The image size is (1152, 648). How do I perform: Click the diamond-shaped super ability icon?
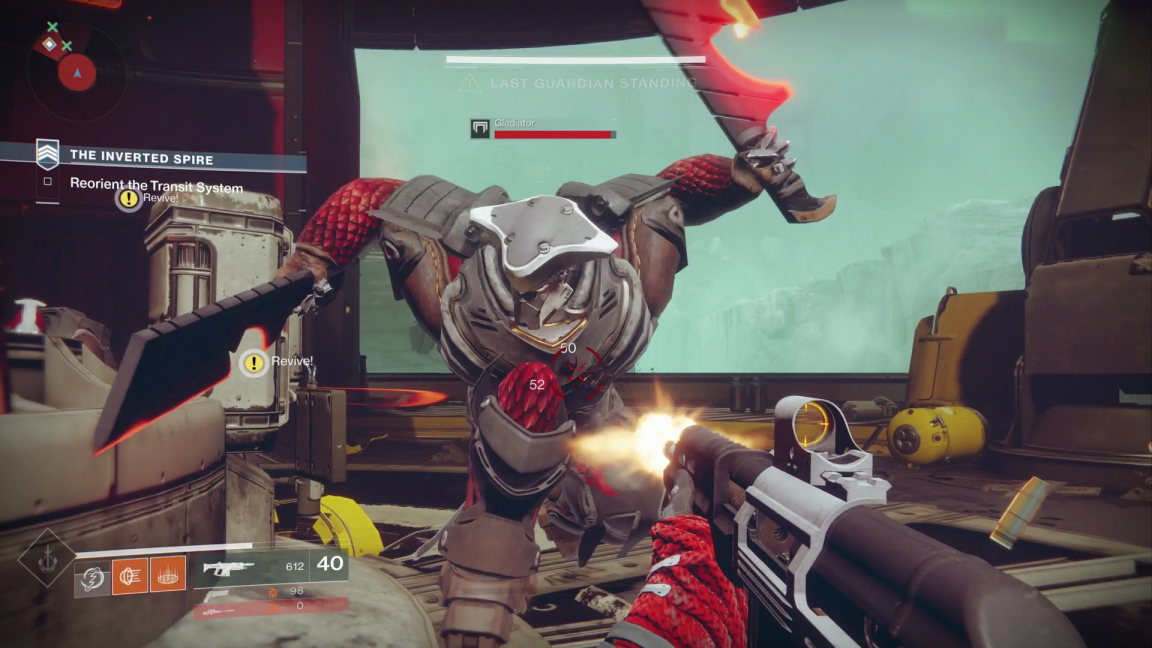tap(46, 557)
